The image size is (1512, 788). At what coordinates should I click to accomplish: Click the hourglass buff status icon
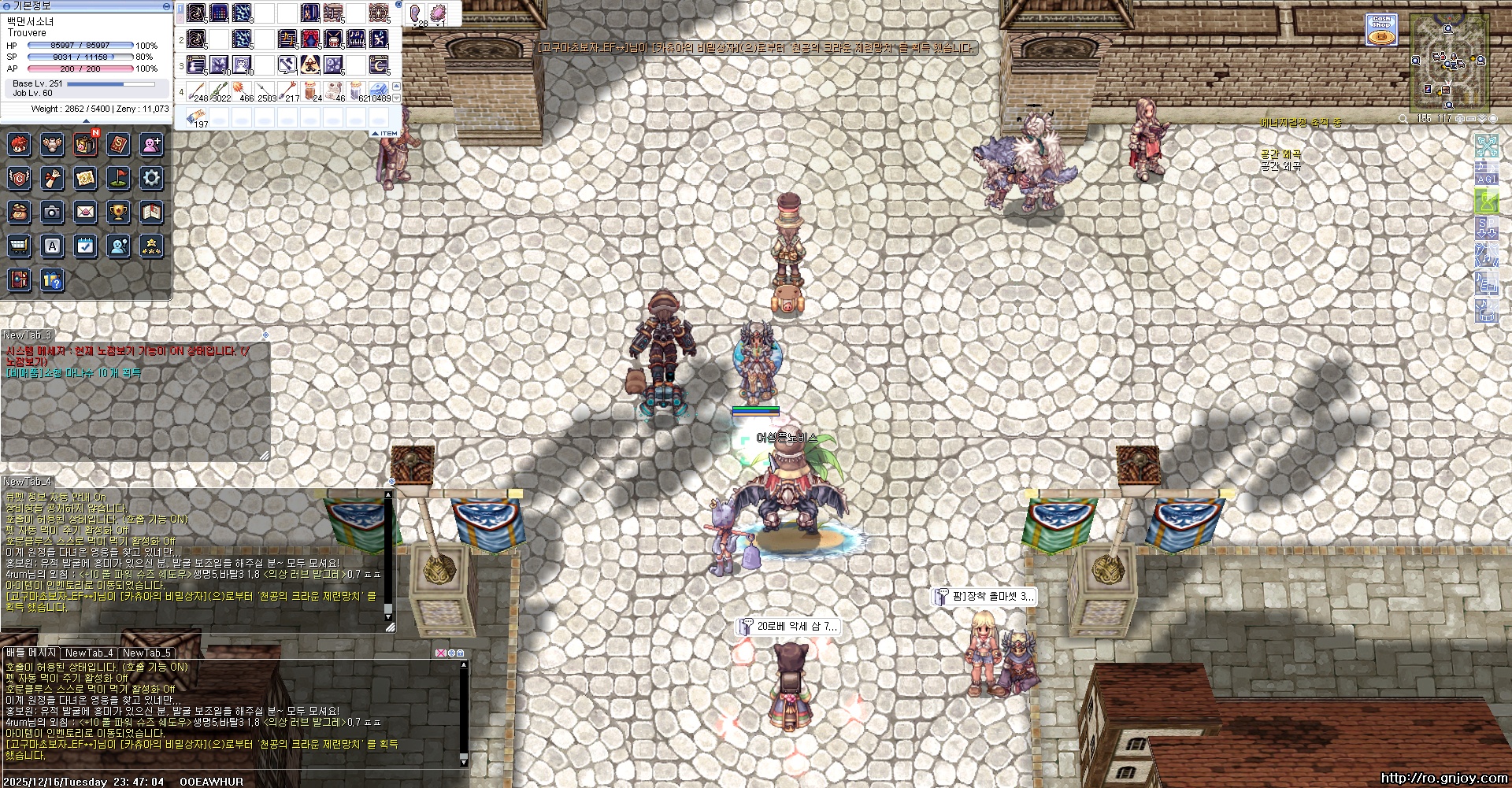1486,202
